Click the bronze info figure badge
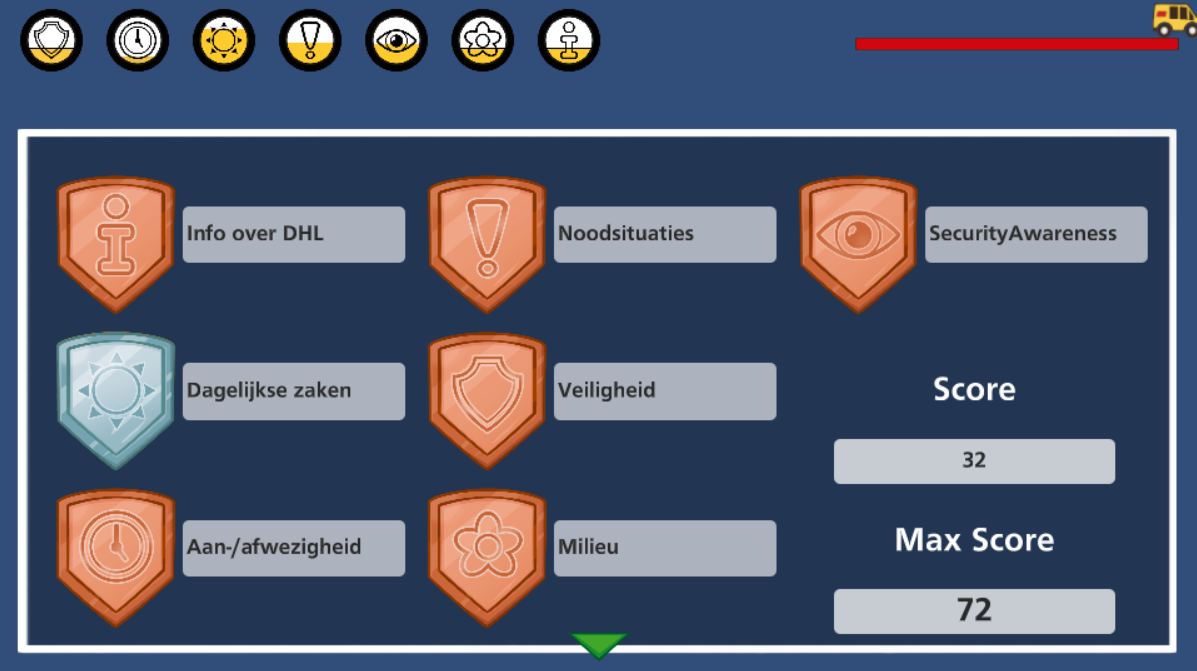Image resolution: width=1197 pixels, height=671 pixels. pyautogui.click(x=116, y=243)
